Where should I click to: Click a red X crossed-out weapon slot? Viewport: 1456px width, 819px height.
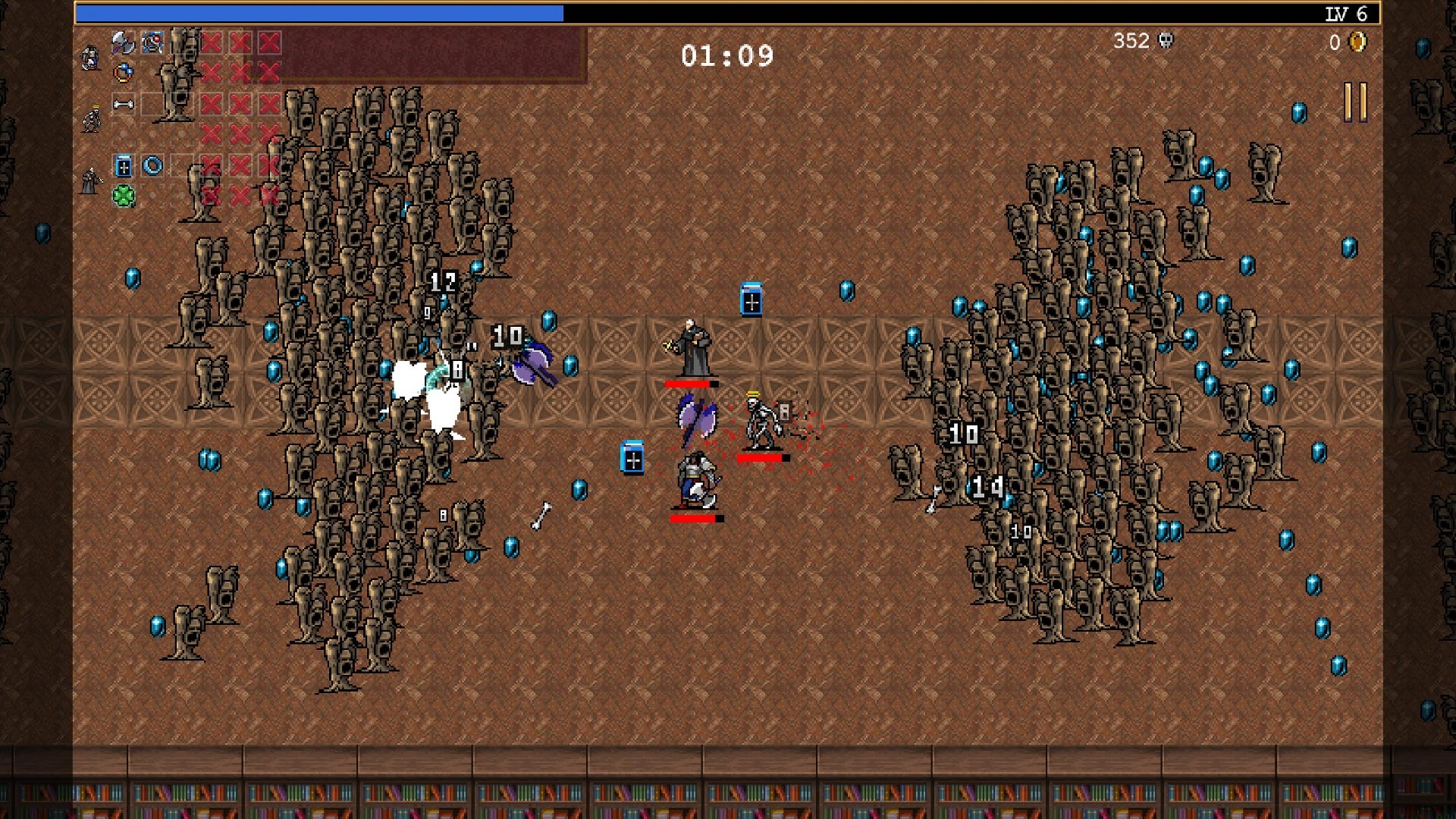tap(211, 42)
